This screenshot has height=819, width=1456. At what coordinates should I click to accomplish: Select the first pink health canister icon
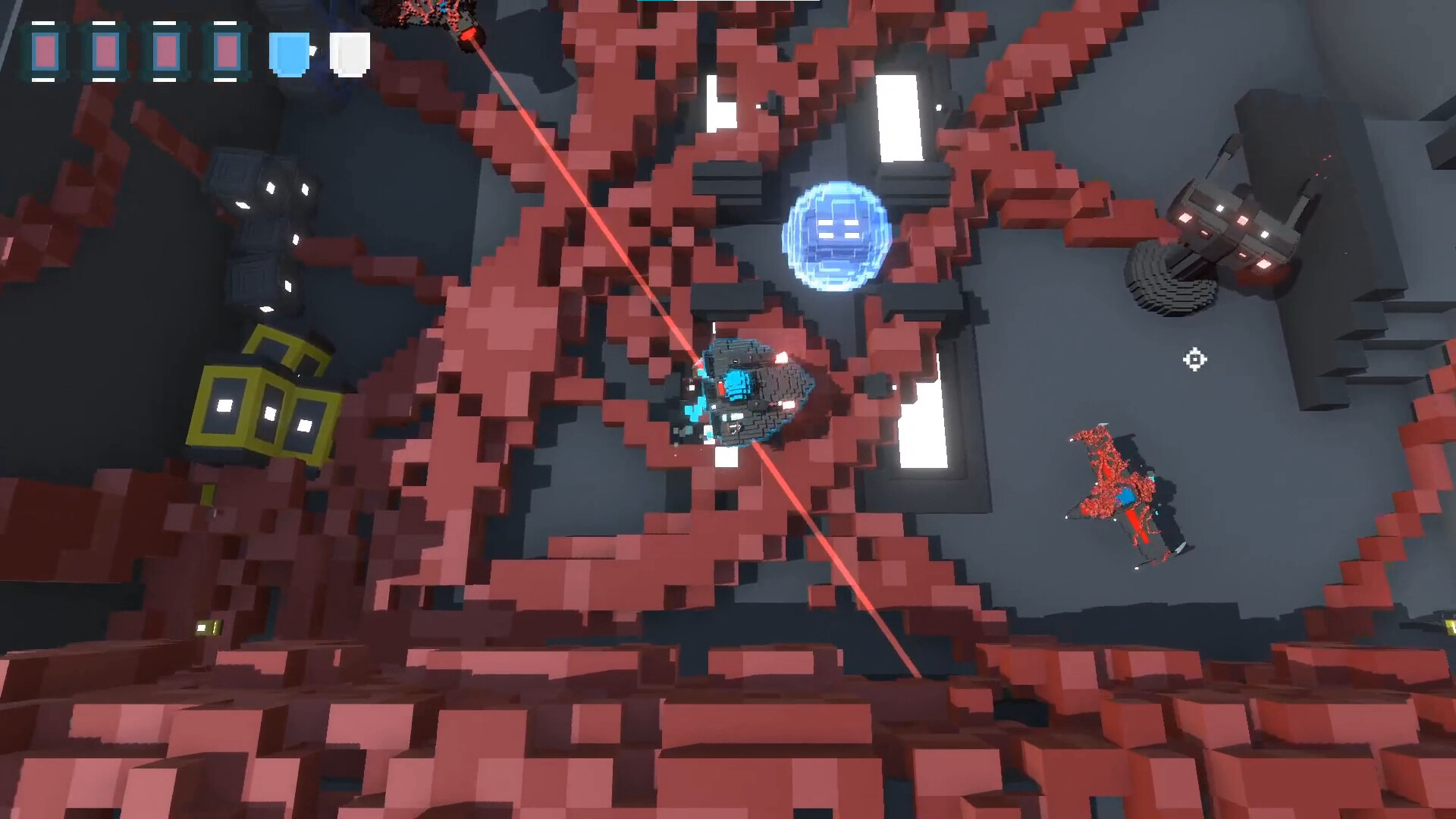pyautogui.click(x=47, y=52)
